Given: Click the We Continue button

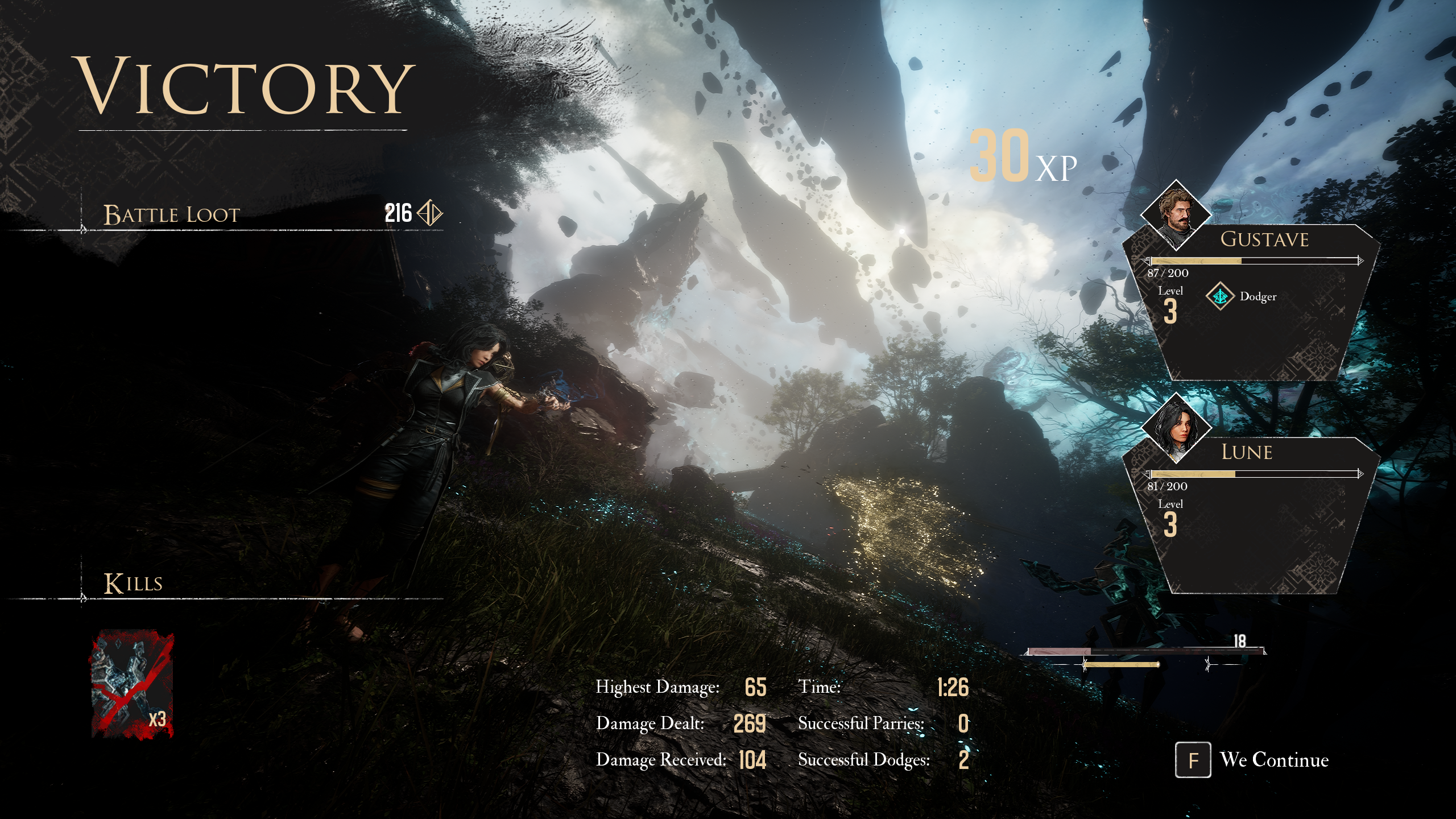Looking at the screenshot, I should click(1252, 760).
